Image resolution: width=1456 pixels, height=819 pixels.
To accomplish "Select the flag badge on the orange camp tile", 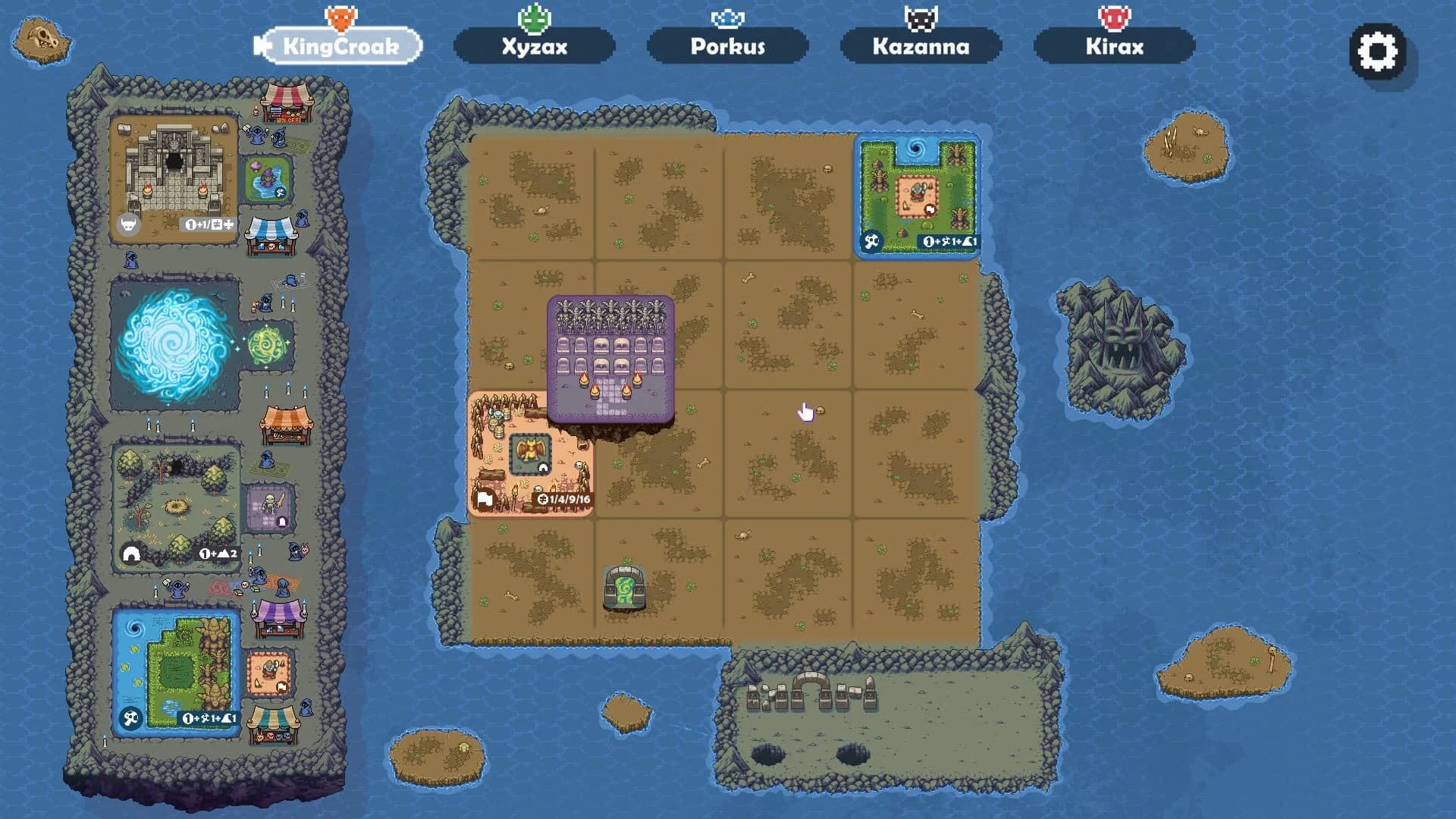I will tap(485, 500).
